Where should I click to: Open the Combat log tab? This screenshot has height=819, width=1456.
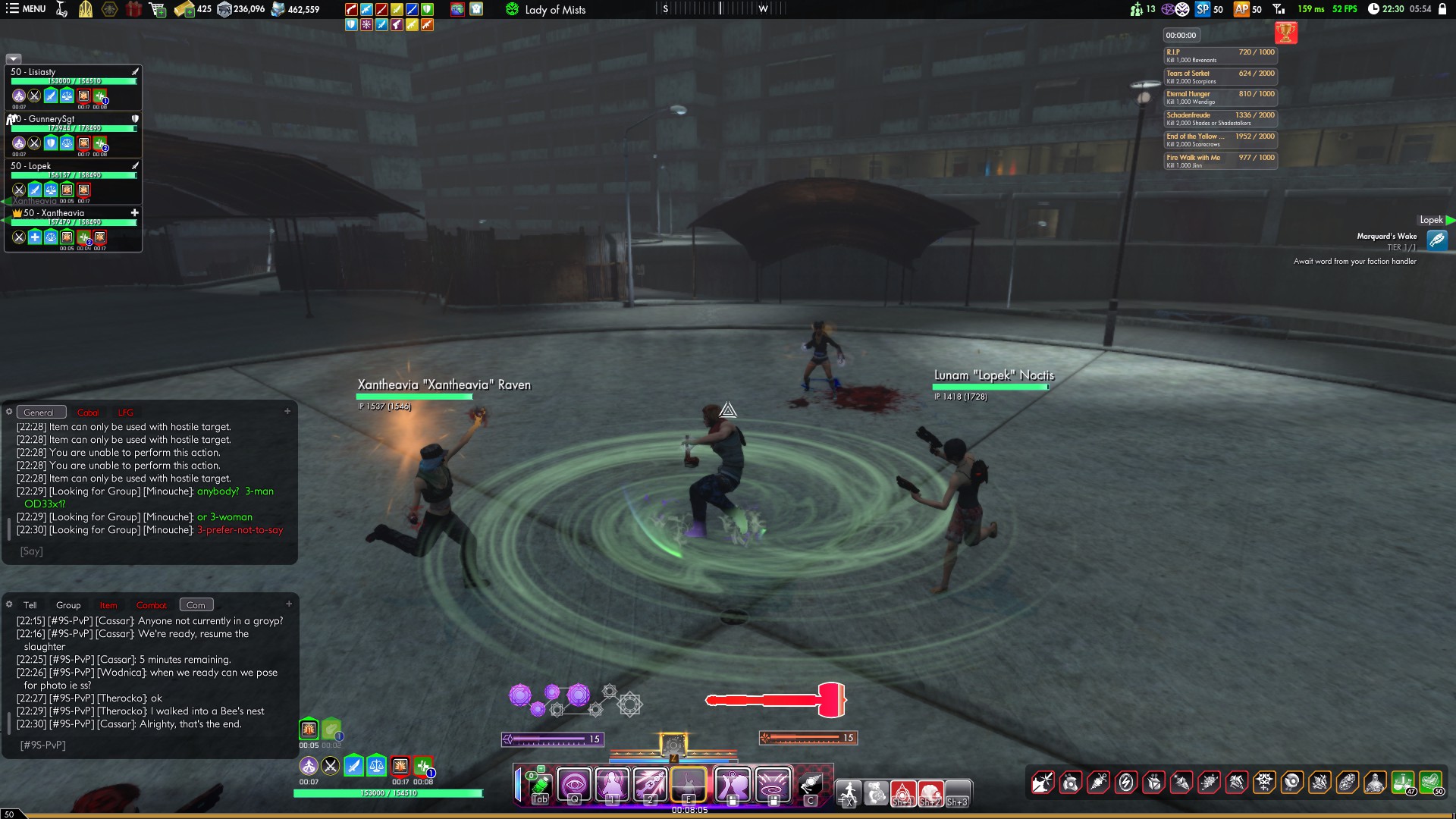pos(151,605)
